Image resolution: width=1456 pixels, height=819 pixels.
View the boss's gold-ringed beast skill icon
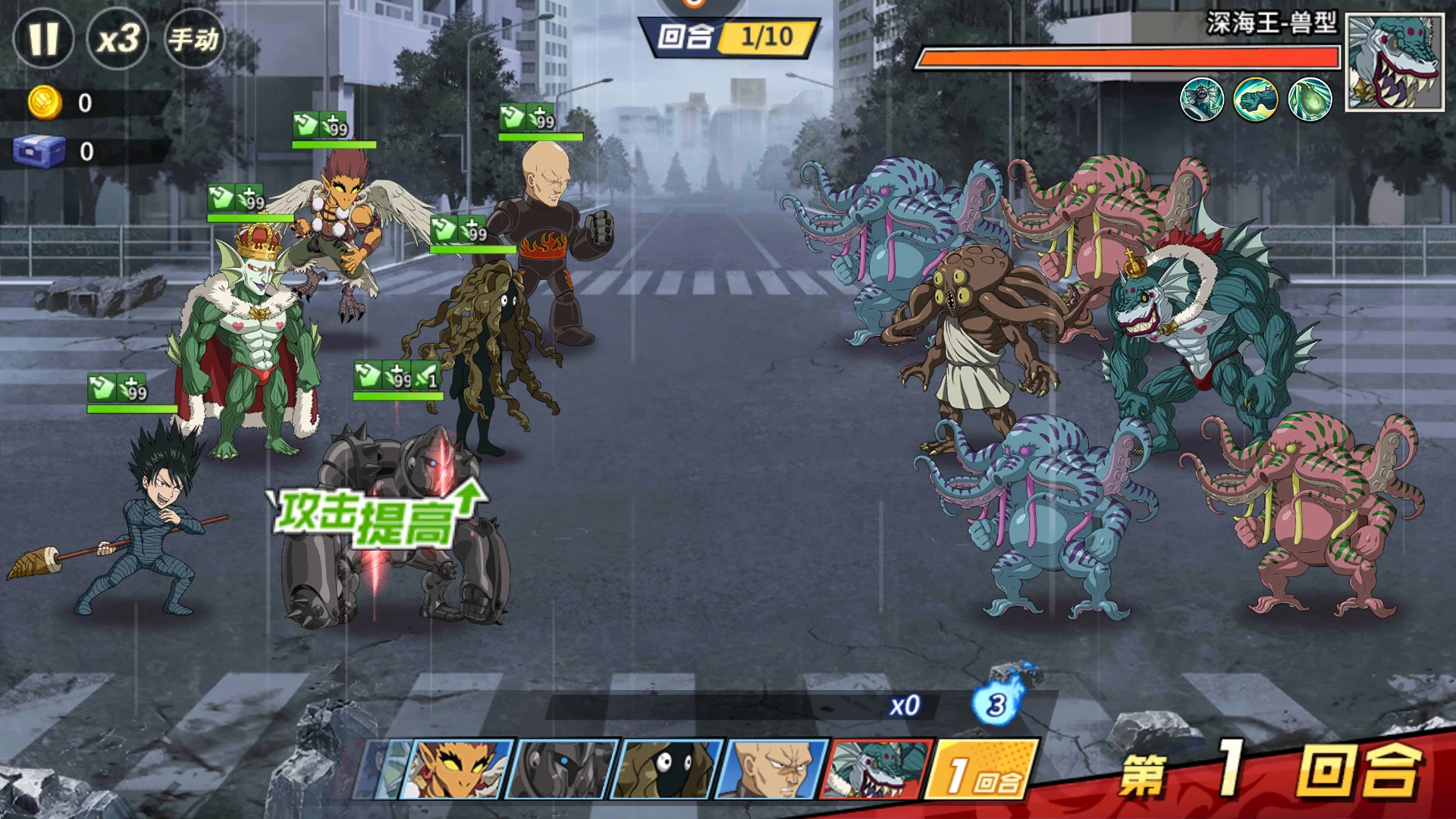click(1256, 99)
